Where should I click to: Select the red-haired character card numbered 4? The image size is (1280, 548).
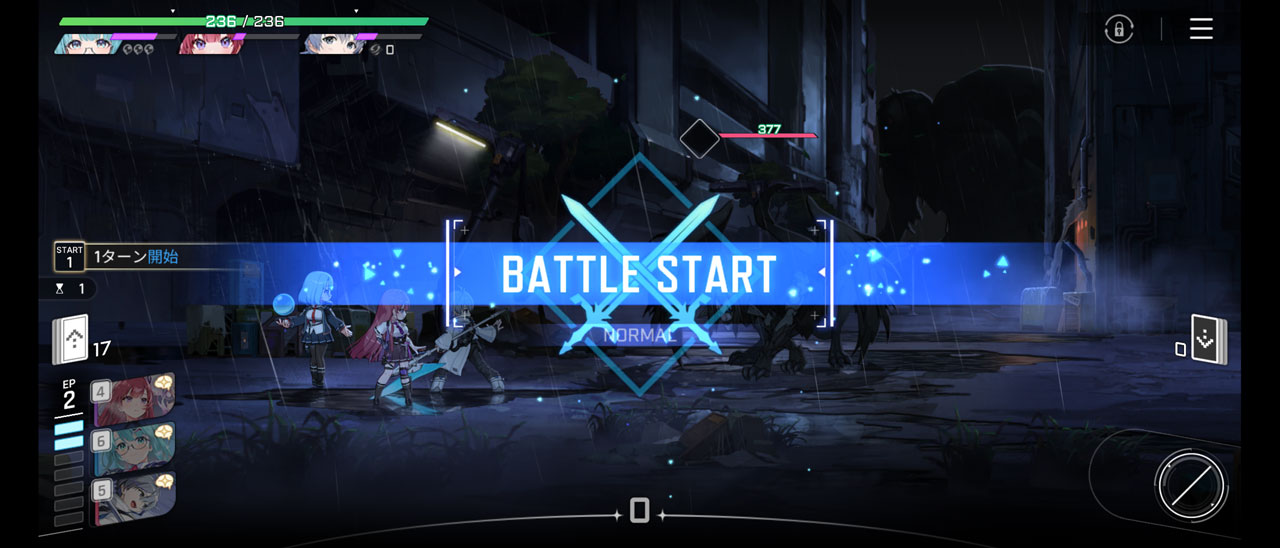pyautogui.click(x=133, y=398)
